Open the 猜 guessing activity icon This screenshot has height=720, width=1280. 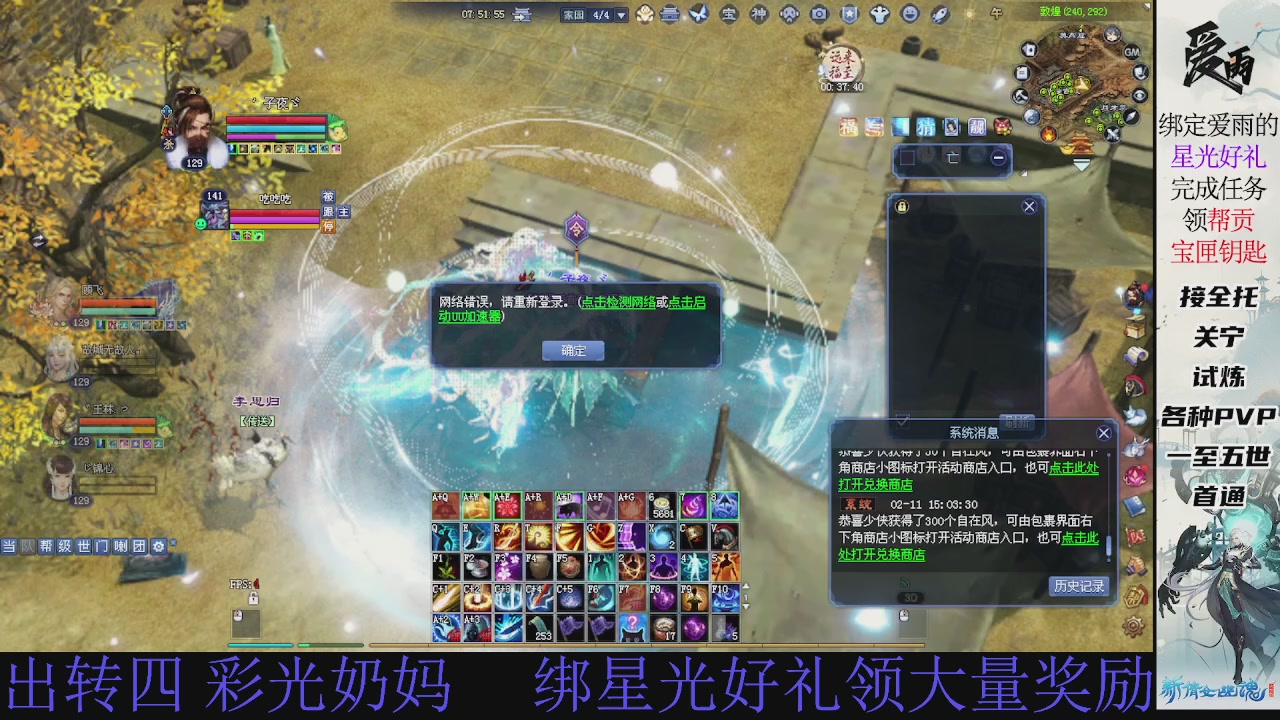(926, 128)
